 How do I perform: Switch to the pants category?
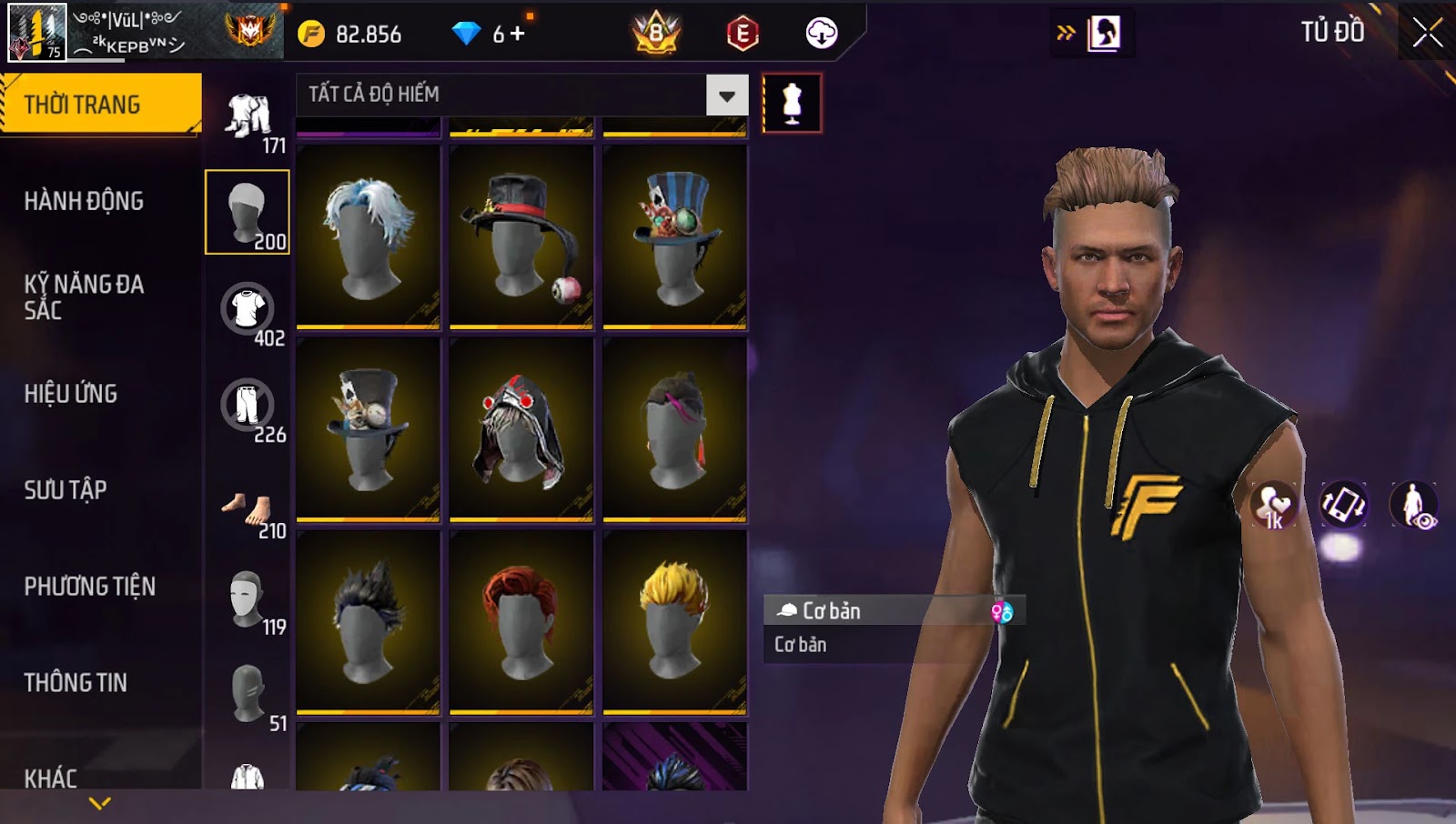[x=248, y=406]
